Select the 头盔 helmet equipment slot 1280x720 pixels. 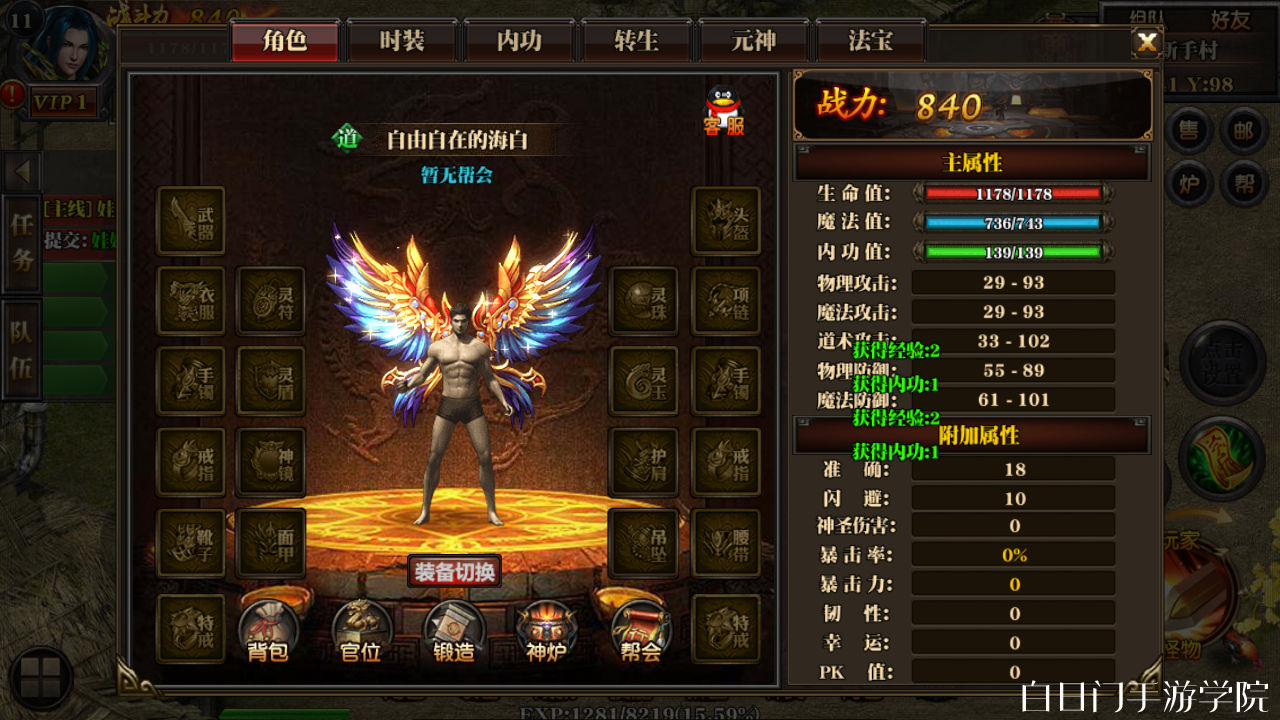(x=726, y=220)
